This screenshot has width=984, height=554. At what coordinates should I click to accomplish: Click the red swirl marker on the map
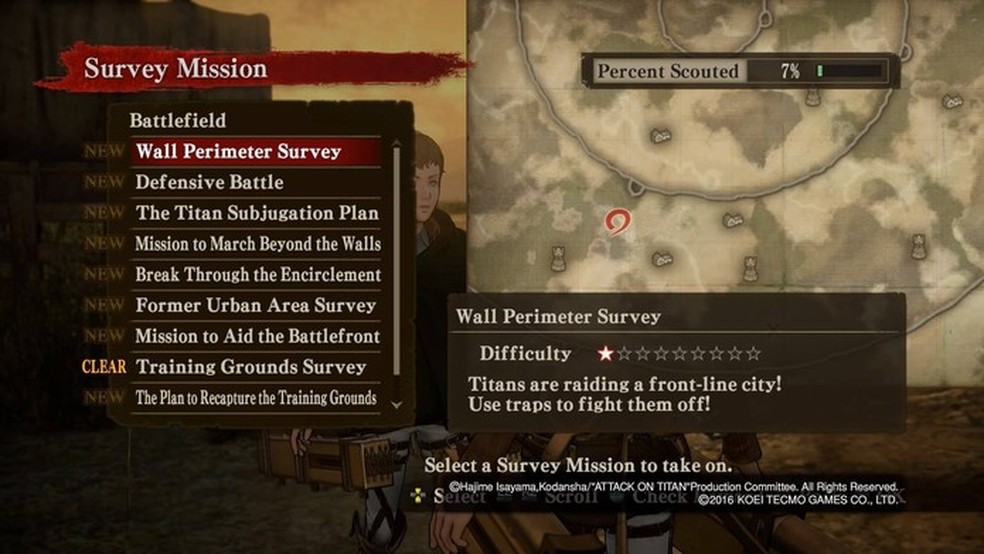619,221
